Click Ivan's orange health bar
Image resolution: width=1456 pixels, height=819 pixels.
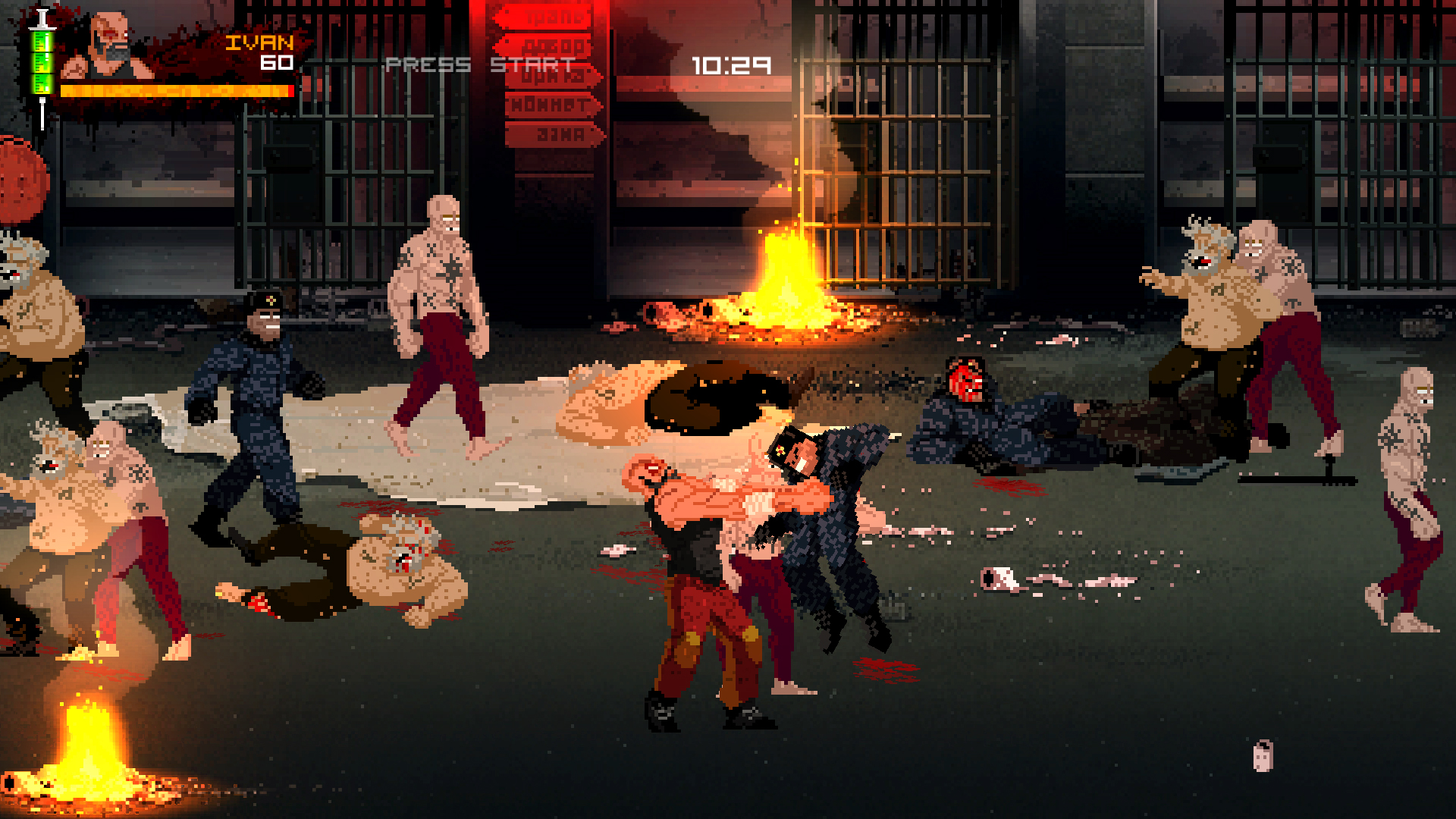coord(174,89)
